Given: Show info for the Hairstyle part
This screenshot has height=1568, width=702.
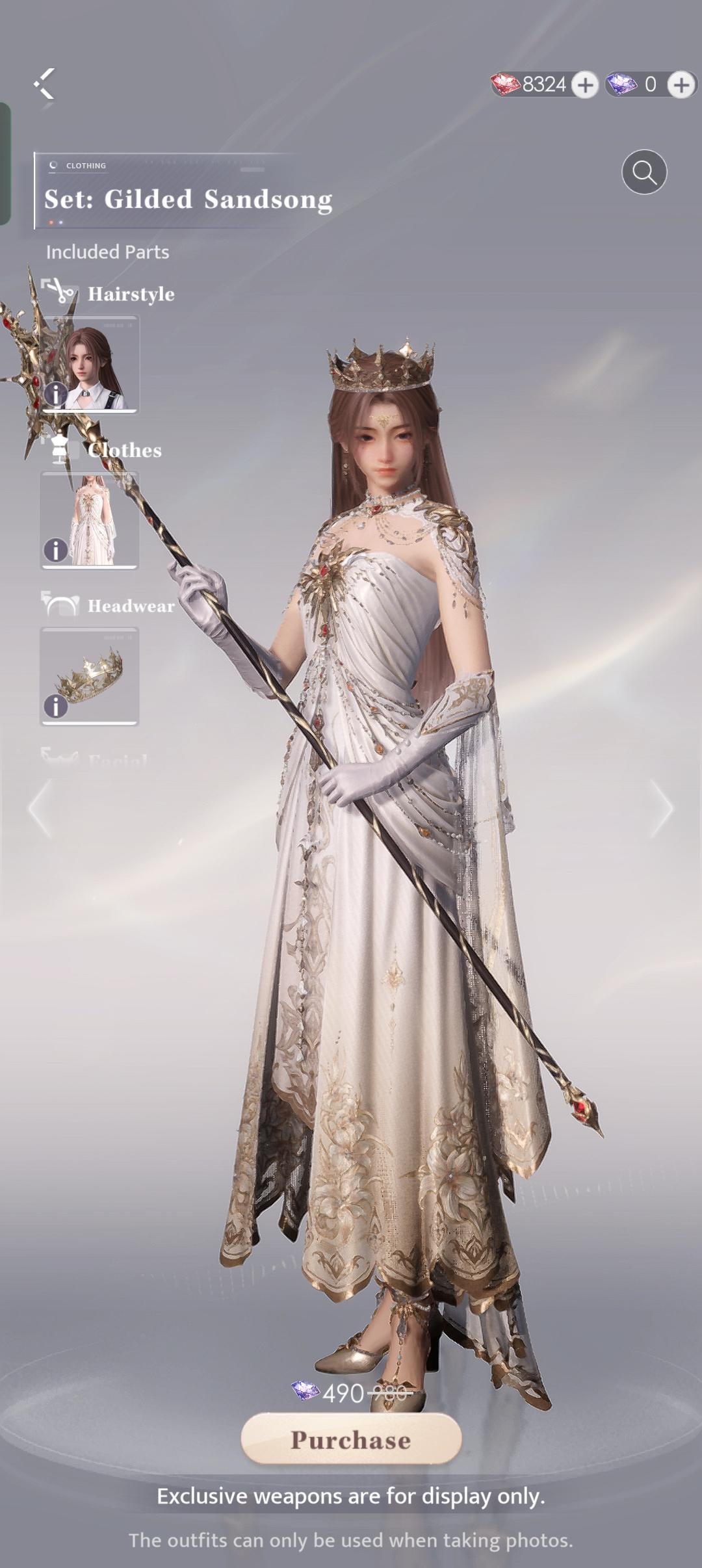Looking at the screenshot, I should 55,394.
